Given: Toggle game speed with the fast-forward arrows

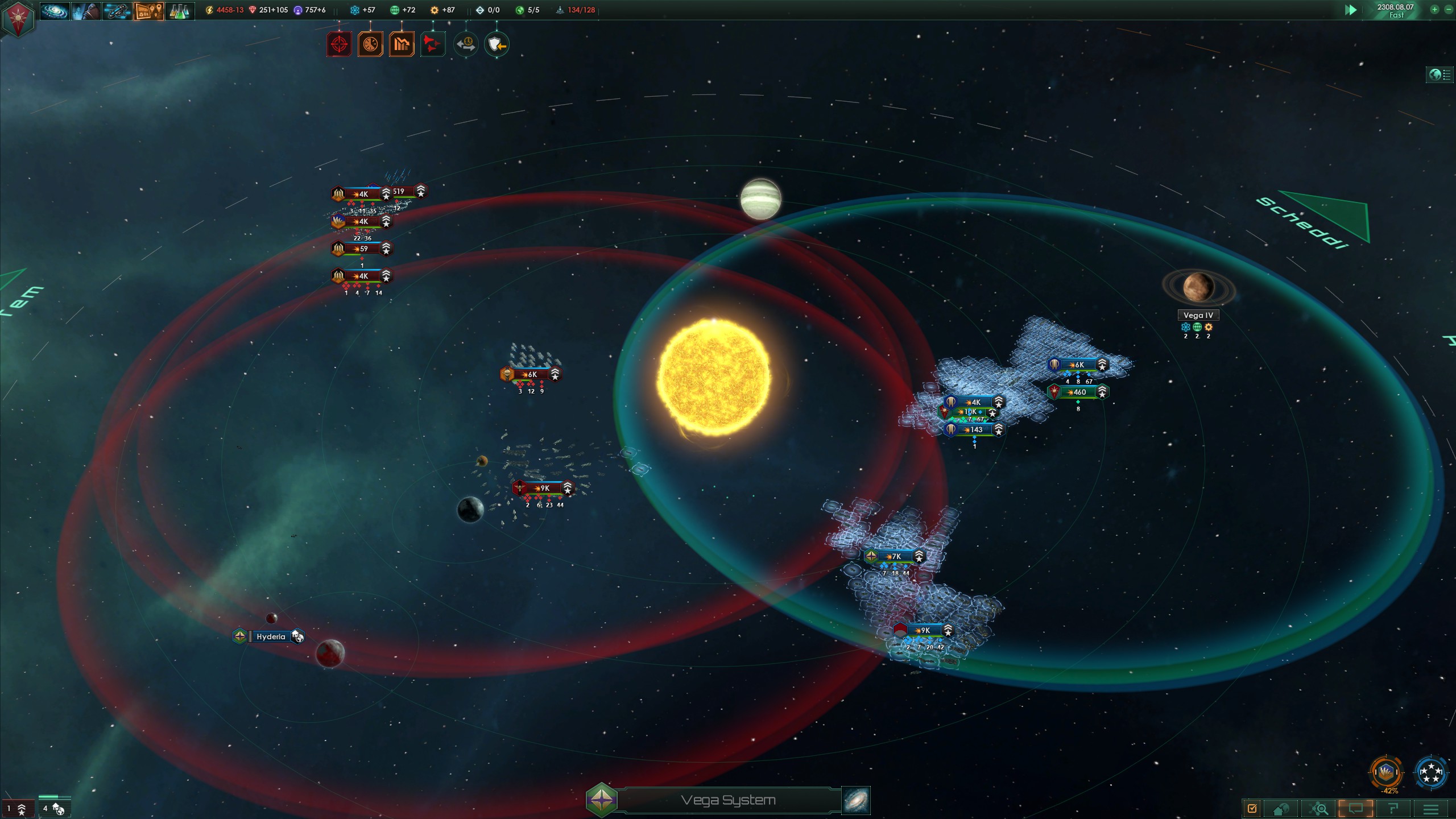Looking at the screenshot, I should coord(1351,10).
